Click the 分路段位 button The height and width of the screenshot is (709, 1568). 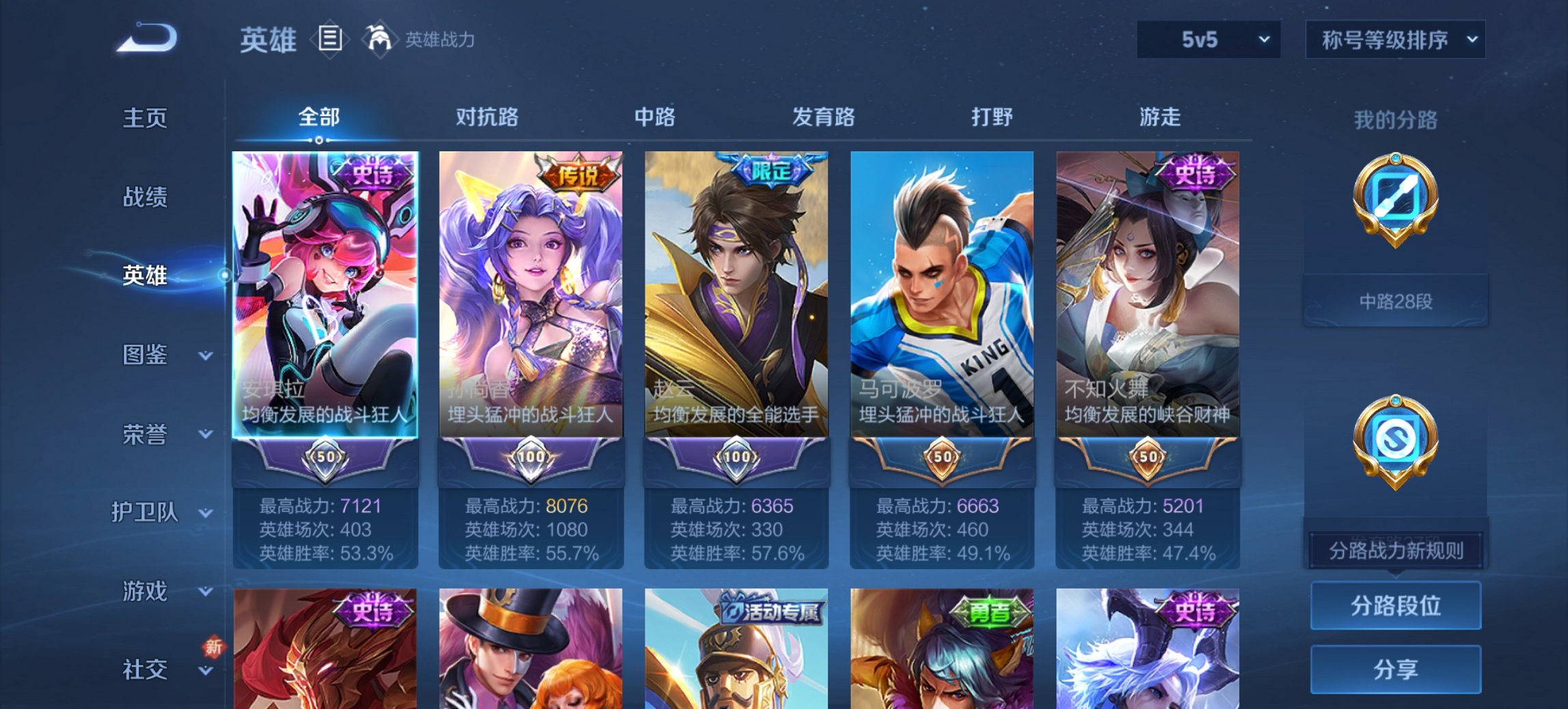1396,605
